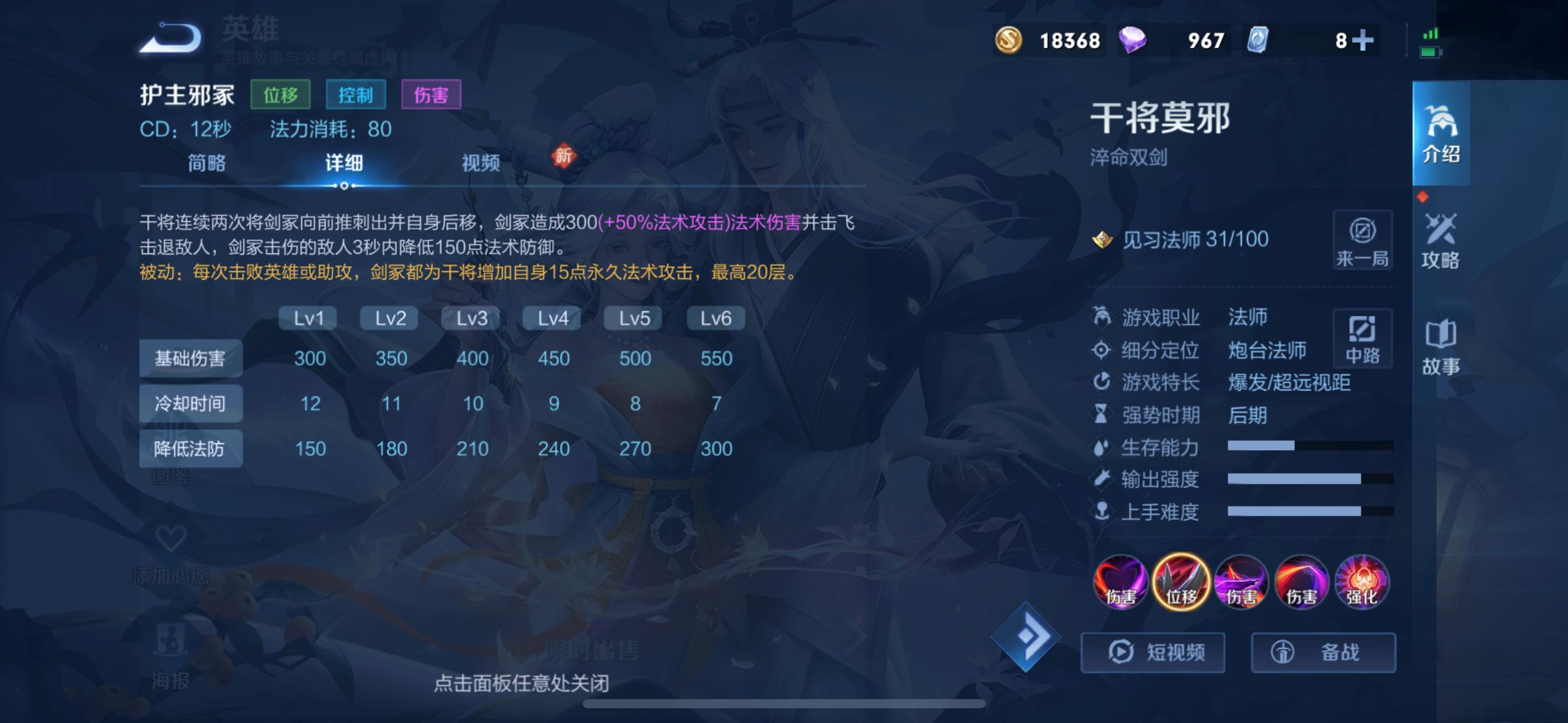This screenshot has height=723, width=1568.
Task: Select the Lv3 level toggle
Action: coord(471,318)
